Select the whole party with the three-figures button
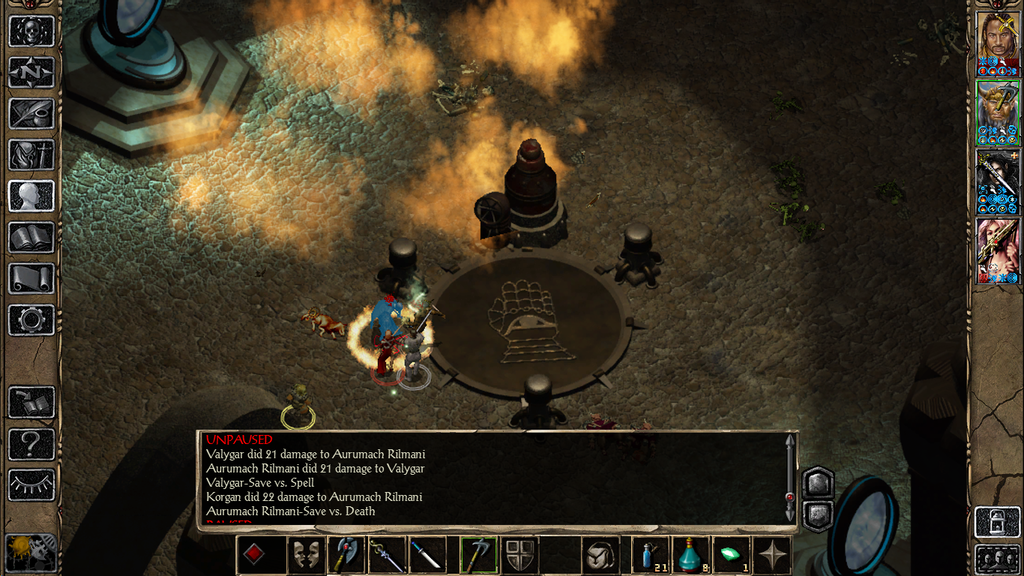This screenshot has height=576, width=1024. coord(997,557)
